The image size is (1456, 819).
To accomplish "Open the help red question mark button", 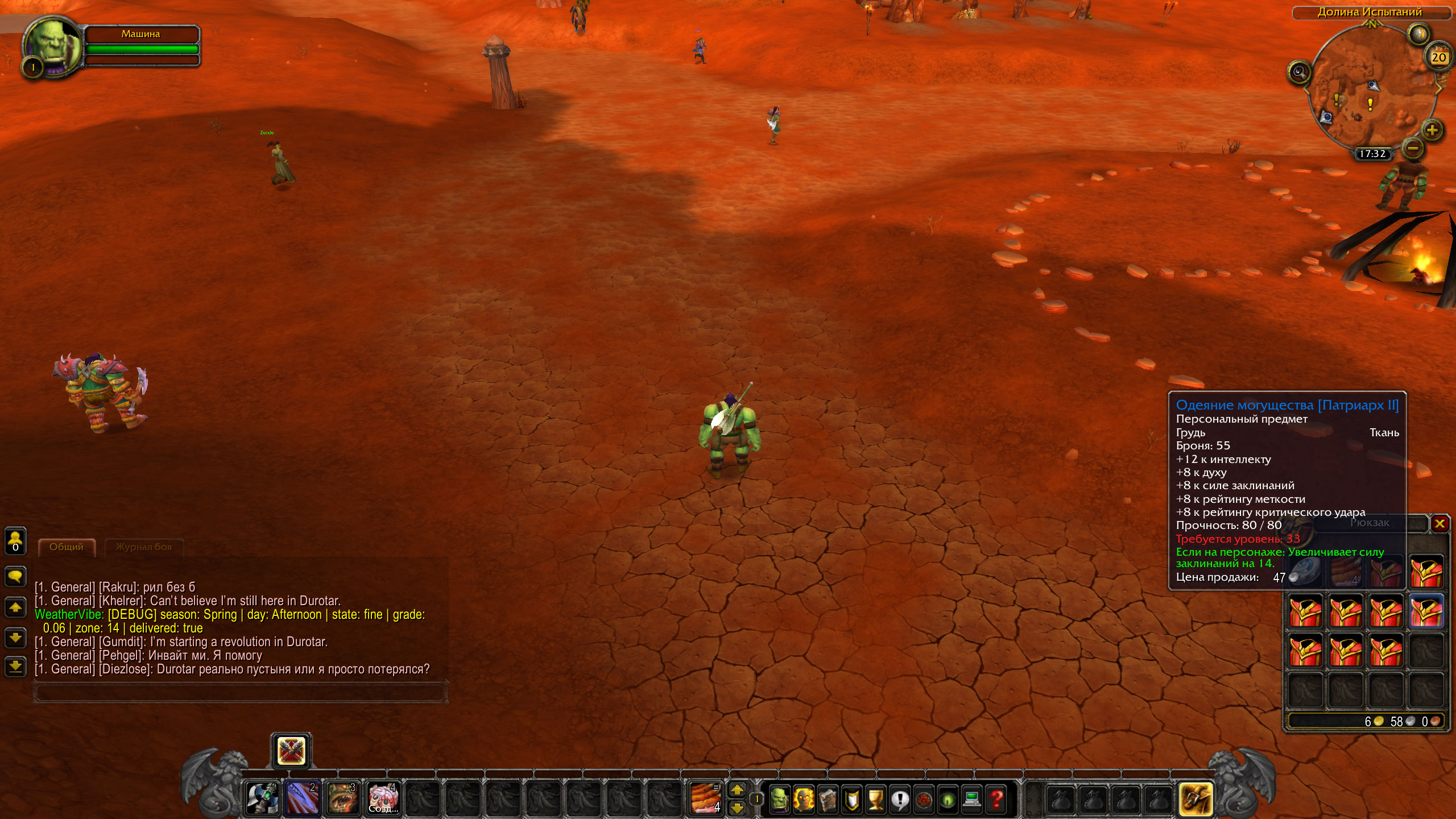I will [x=996, y=799].
